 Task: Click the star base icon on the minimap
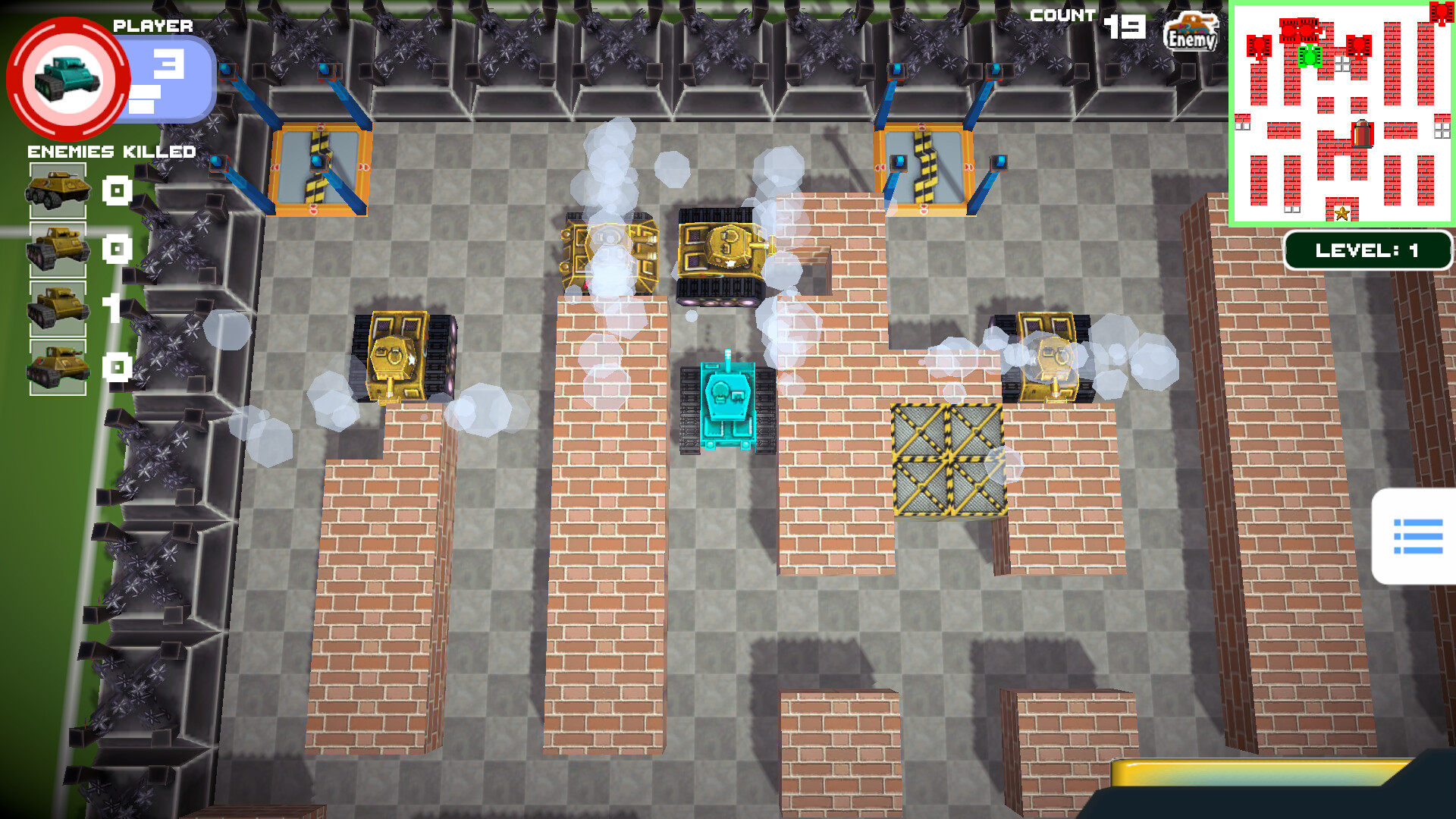[x=1341, y=215]
